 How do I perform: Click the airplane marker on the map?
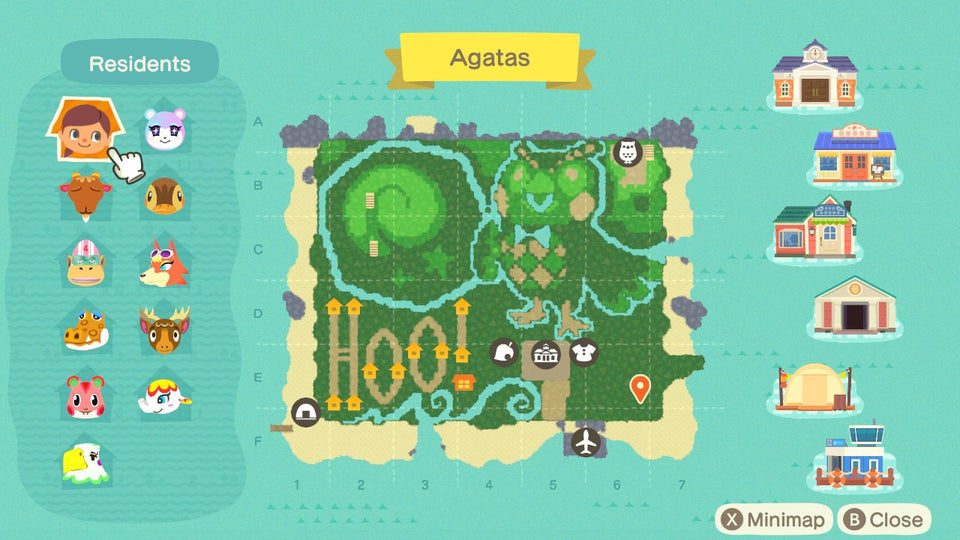[587, 441]
